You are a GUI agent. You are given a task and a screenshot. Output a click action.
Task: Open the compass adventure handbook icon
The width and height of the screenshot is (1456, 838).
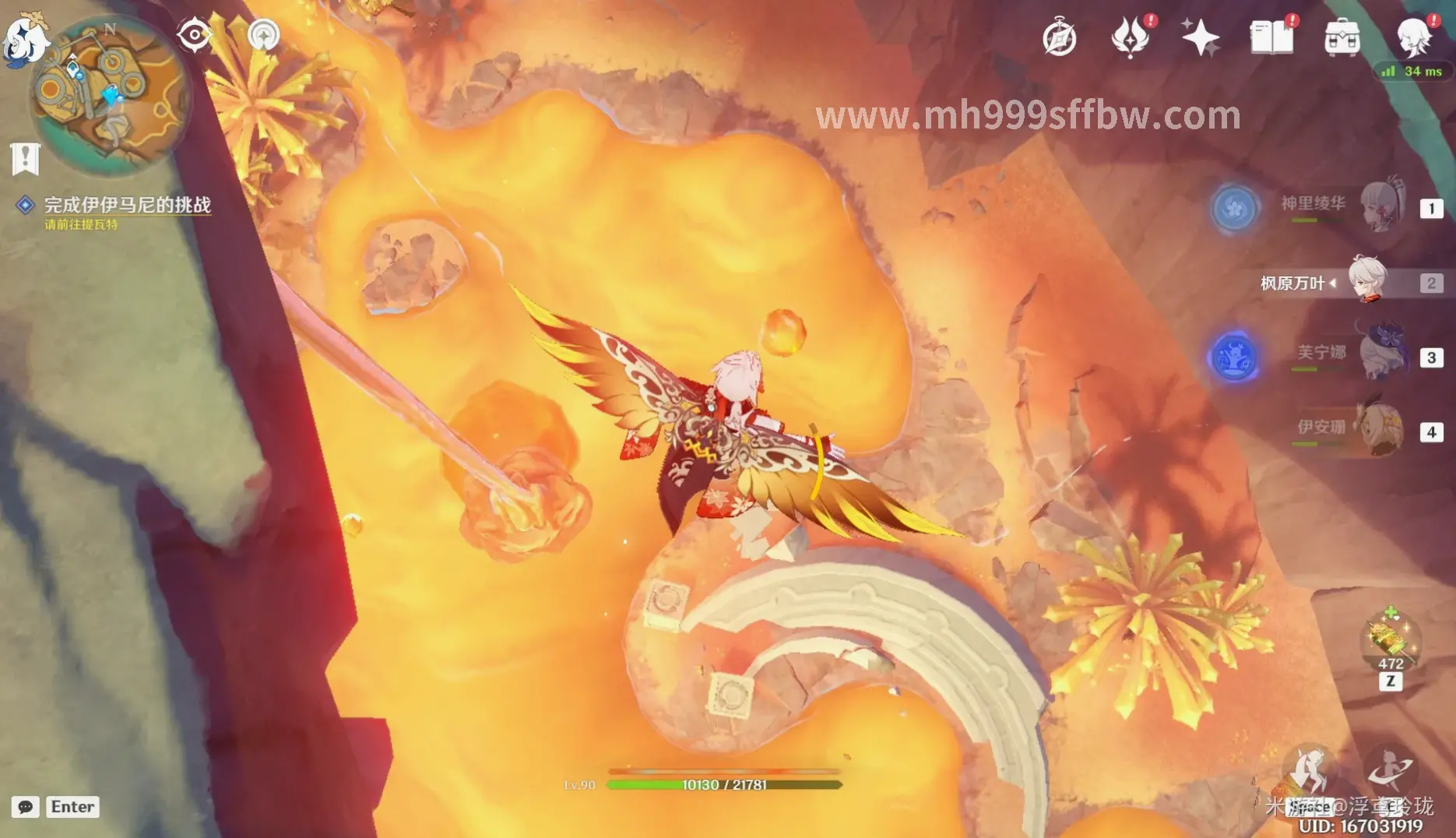click(1059, 38)
